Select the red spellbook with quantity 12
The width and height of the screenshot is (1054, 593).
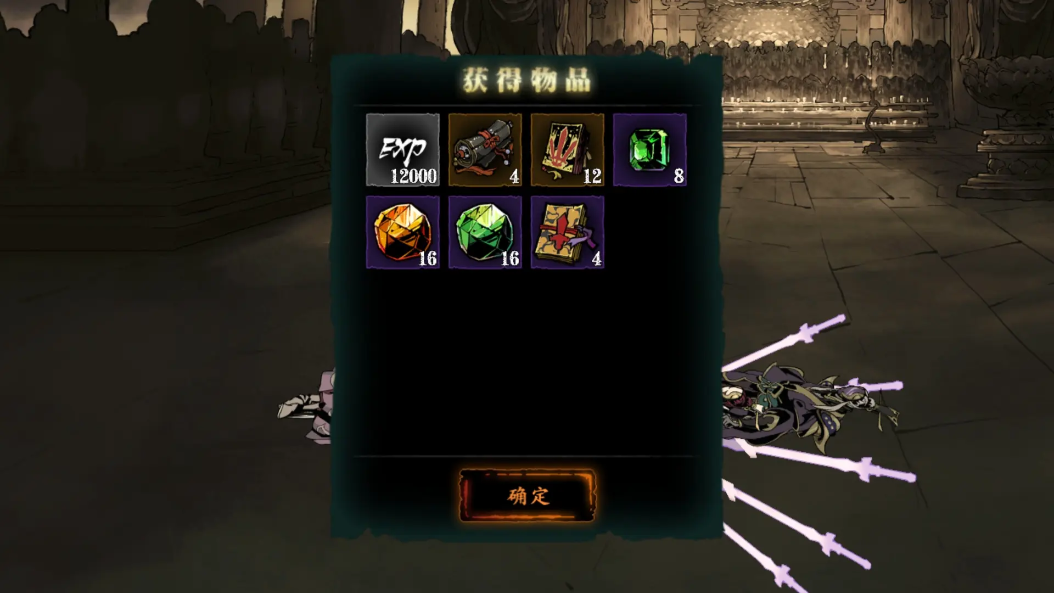tap(567, 150)
